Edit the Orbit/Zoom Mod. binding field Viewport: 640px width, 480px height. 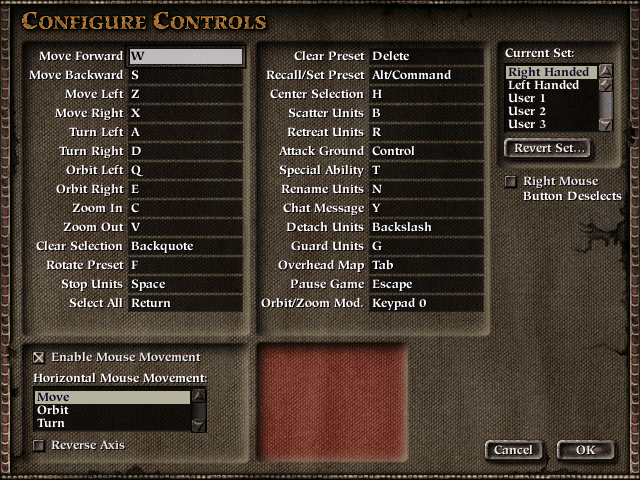tap(426, 303)
